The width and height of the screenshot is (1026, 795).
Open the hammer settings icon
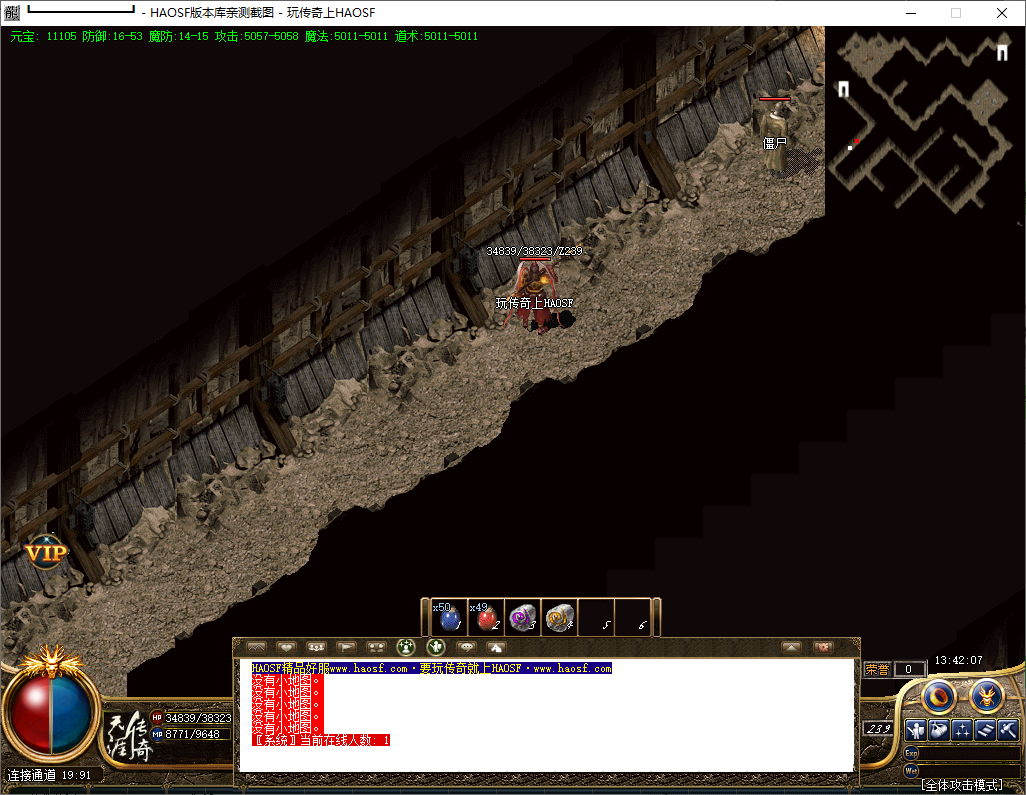coord(1008,730)
